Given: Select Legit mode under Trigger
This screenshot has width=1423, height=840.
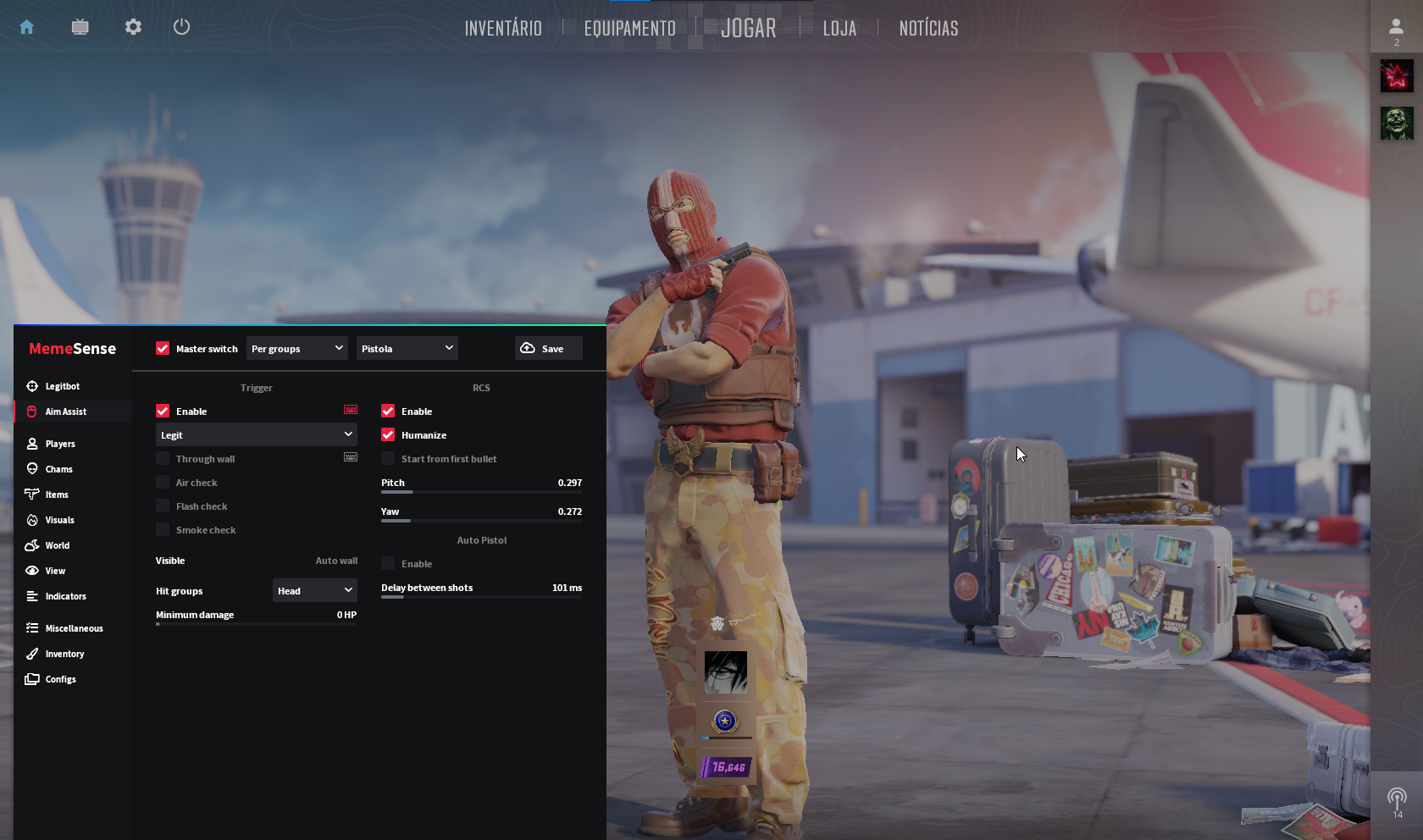Looking at the screenshot, I should [256, 434].
